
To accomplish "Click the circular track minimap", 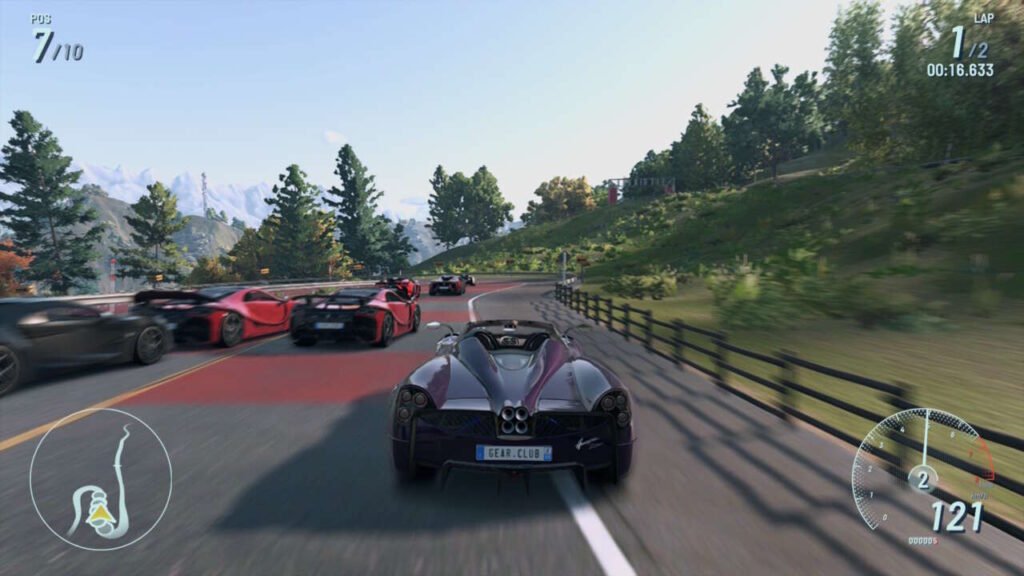I will (100, 479).
